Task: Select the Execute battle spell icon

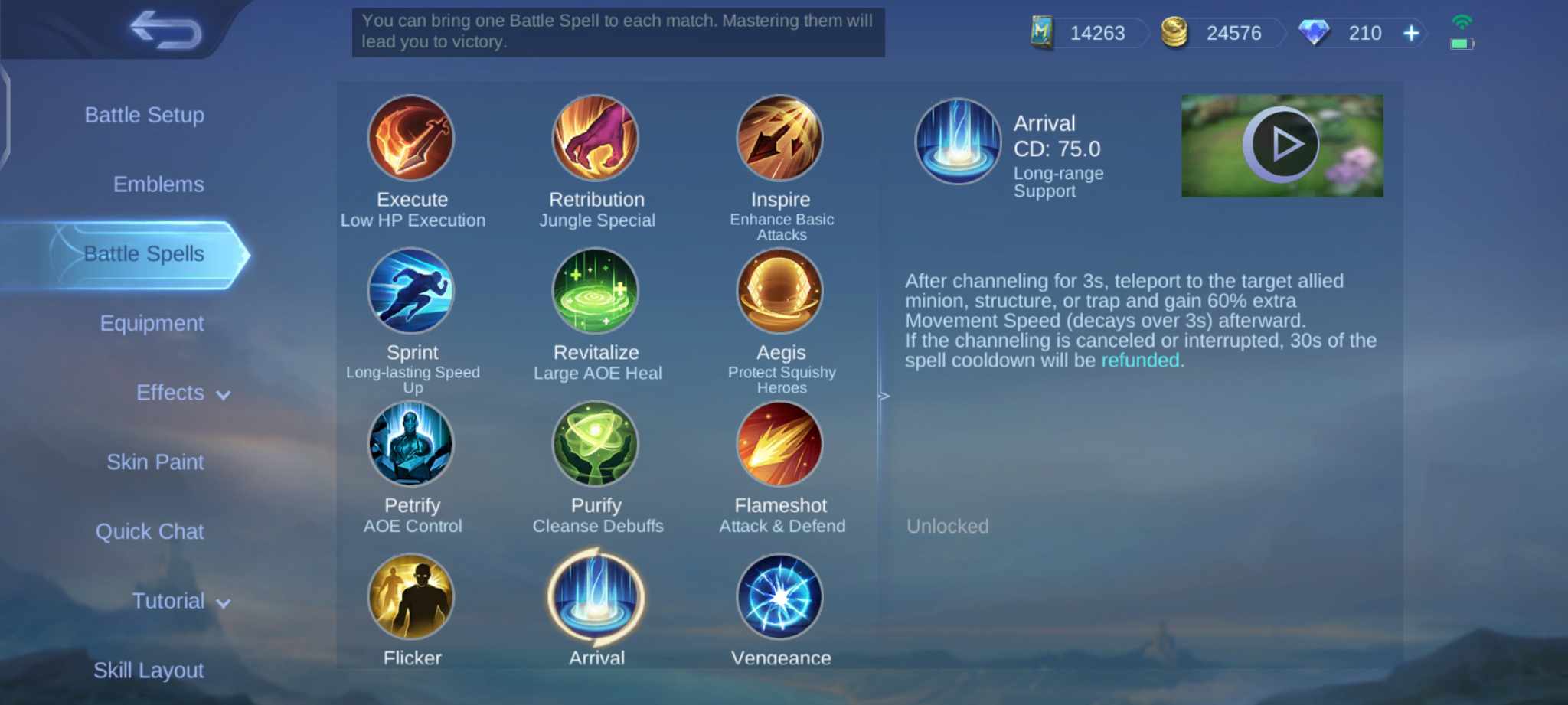Action: tap(412, 139)
